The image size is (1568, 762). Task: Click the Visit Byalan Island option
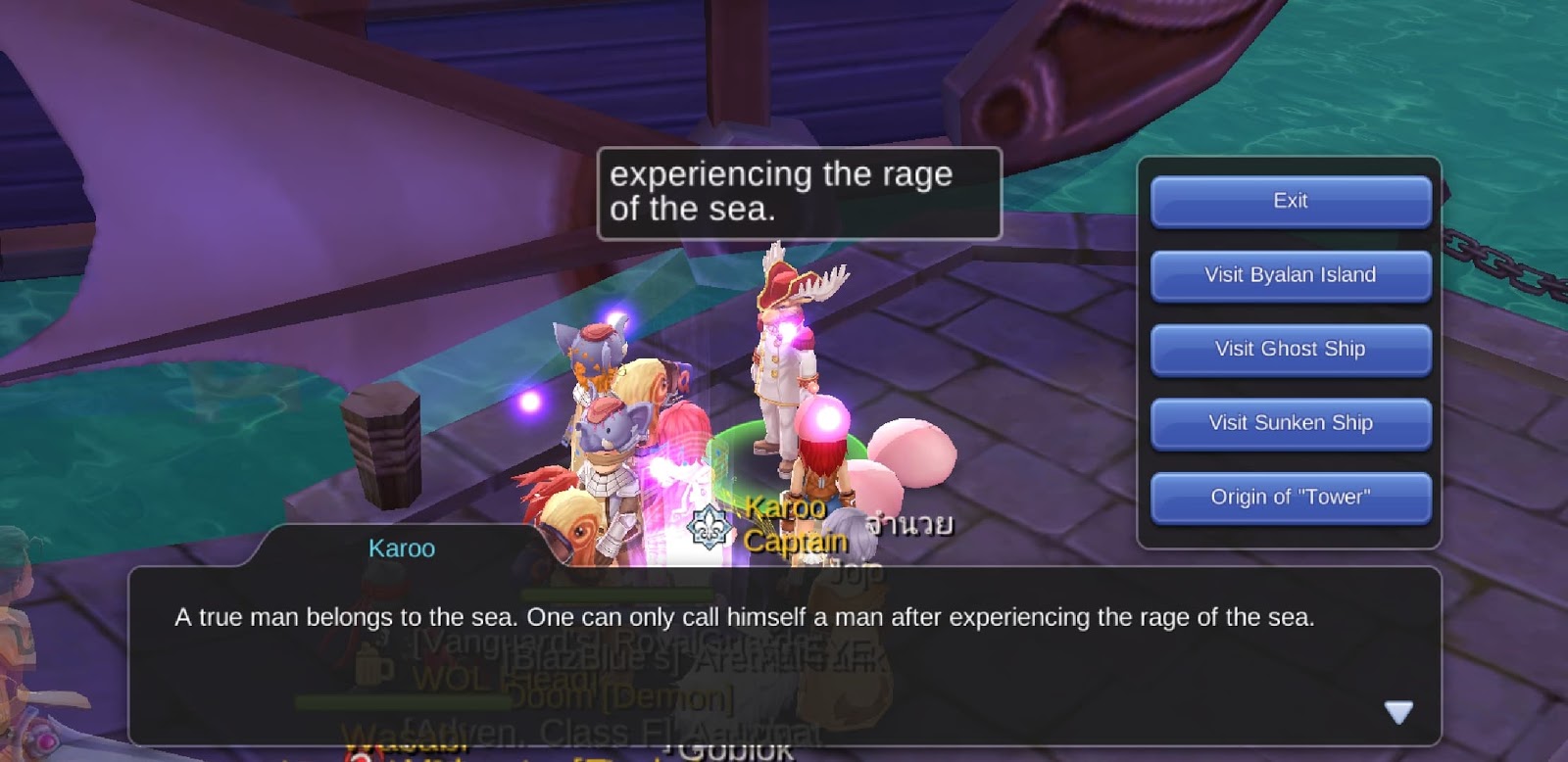click(1291, 275)
